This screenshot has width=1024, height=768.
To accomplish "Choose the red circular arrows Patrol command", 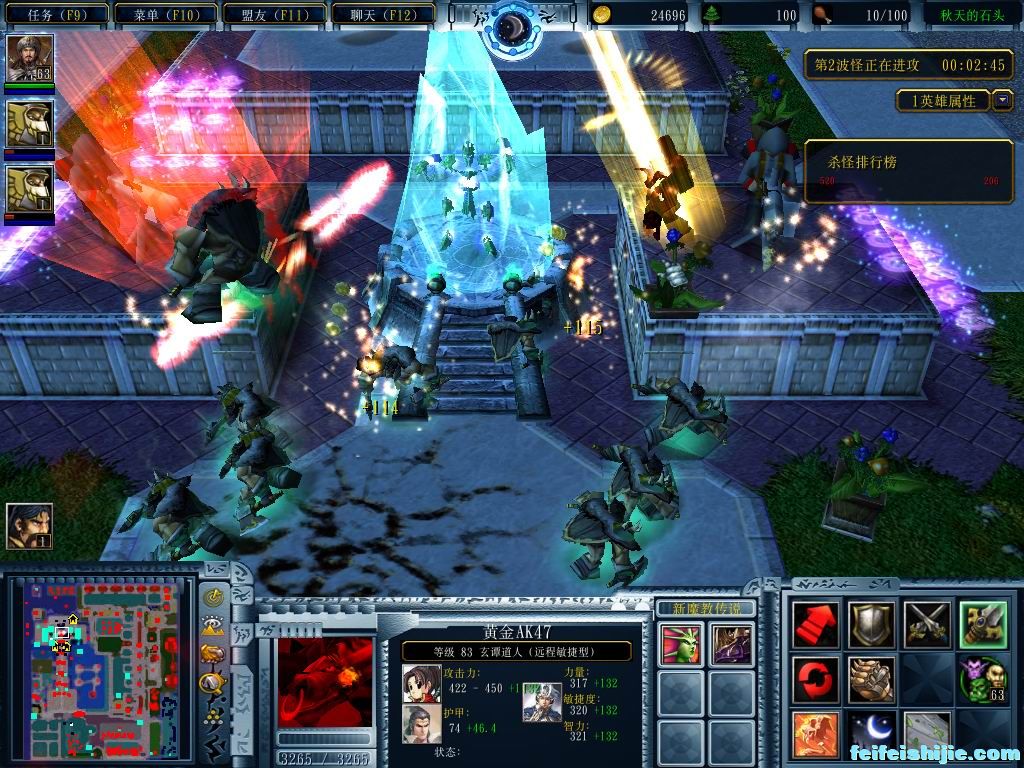I will pos(816,680).
